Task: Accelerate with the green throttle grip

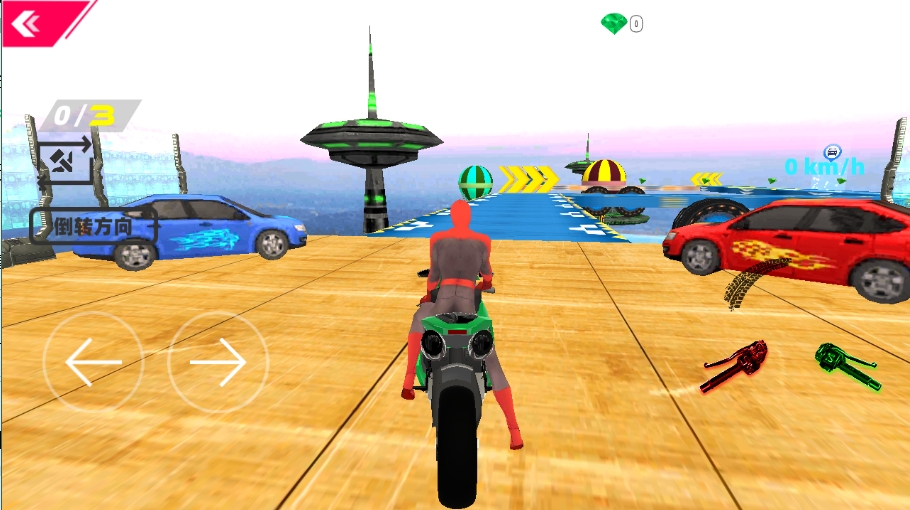Action: (x=846, y=366)
